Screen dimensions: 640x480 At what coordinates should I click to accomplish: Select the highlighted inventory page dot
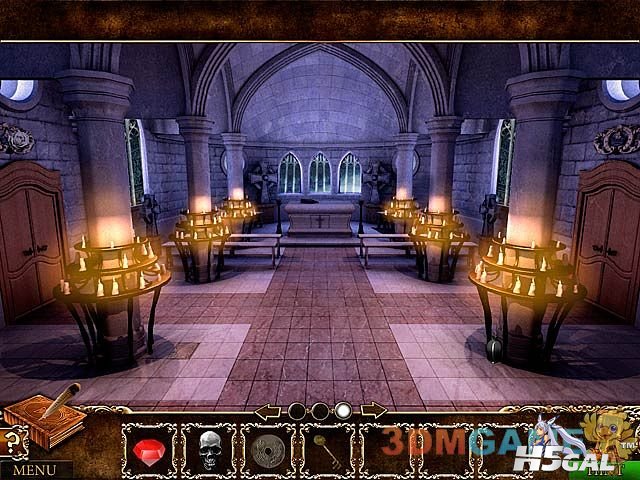coord(343,410)
